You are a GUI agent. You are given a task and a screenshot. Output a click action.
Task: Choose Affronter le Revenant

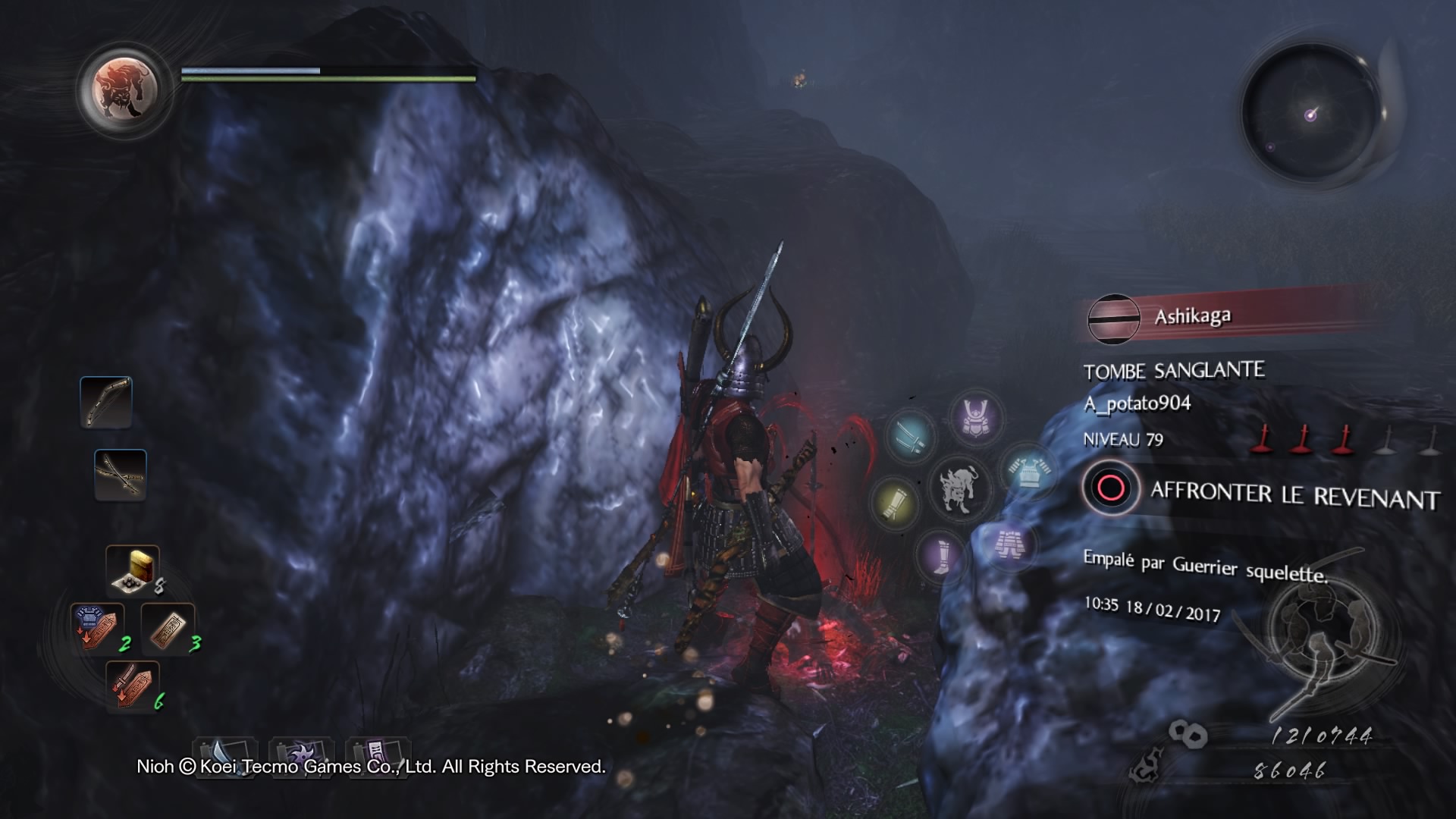pyautogui.click(x=1262, y=491)
